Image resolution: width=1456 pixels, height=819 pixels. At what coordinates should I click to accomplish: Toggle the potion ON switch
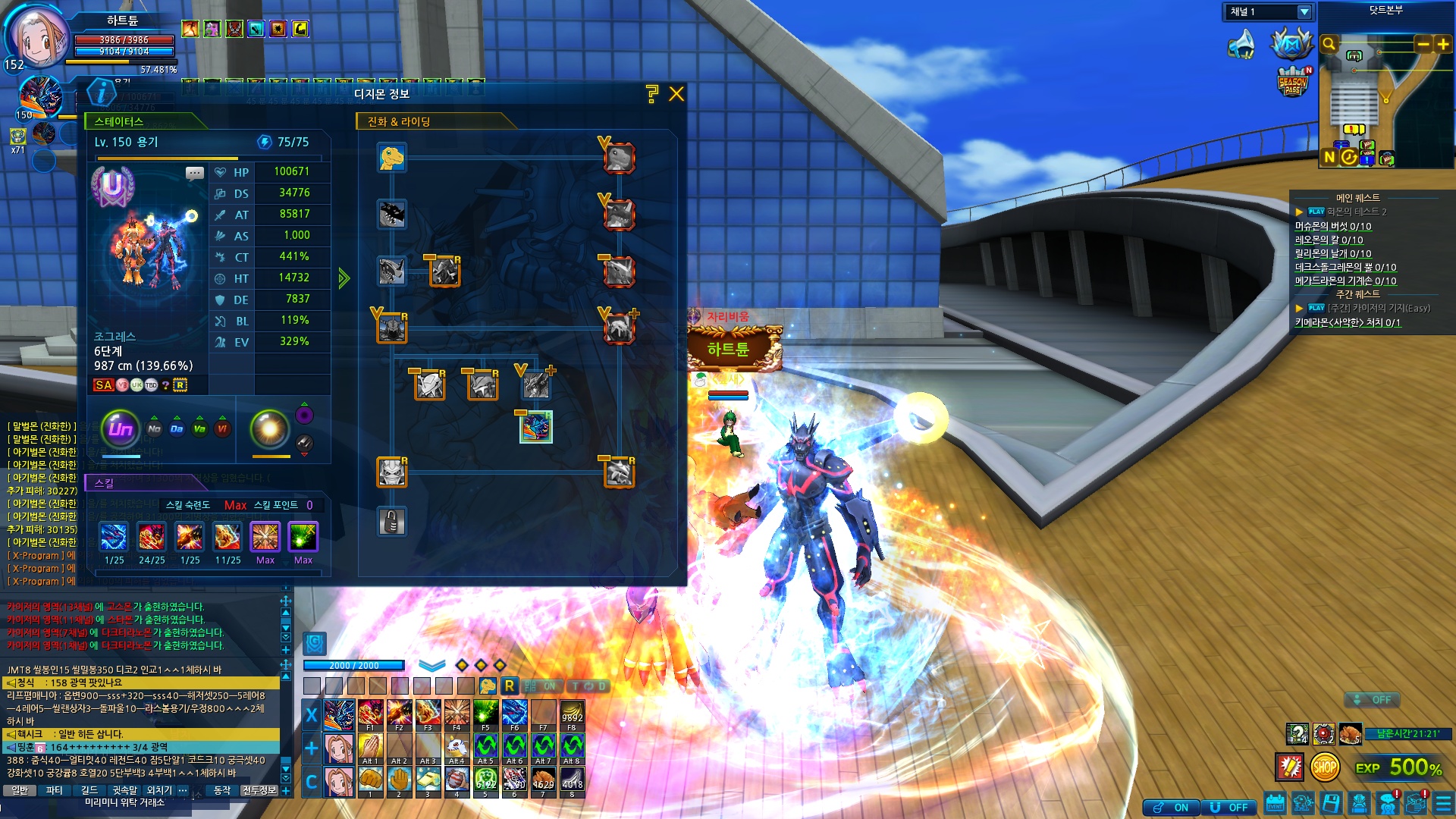pos(1172,808)
